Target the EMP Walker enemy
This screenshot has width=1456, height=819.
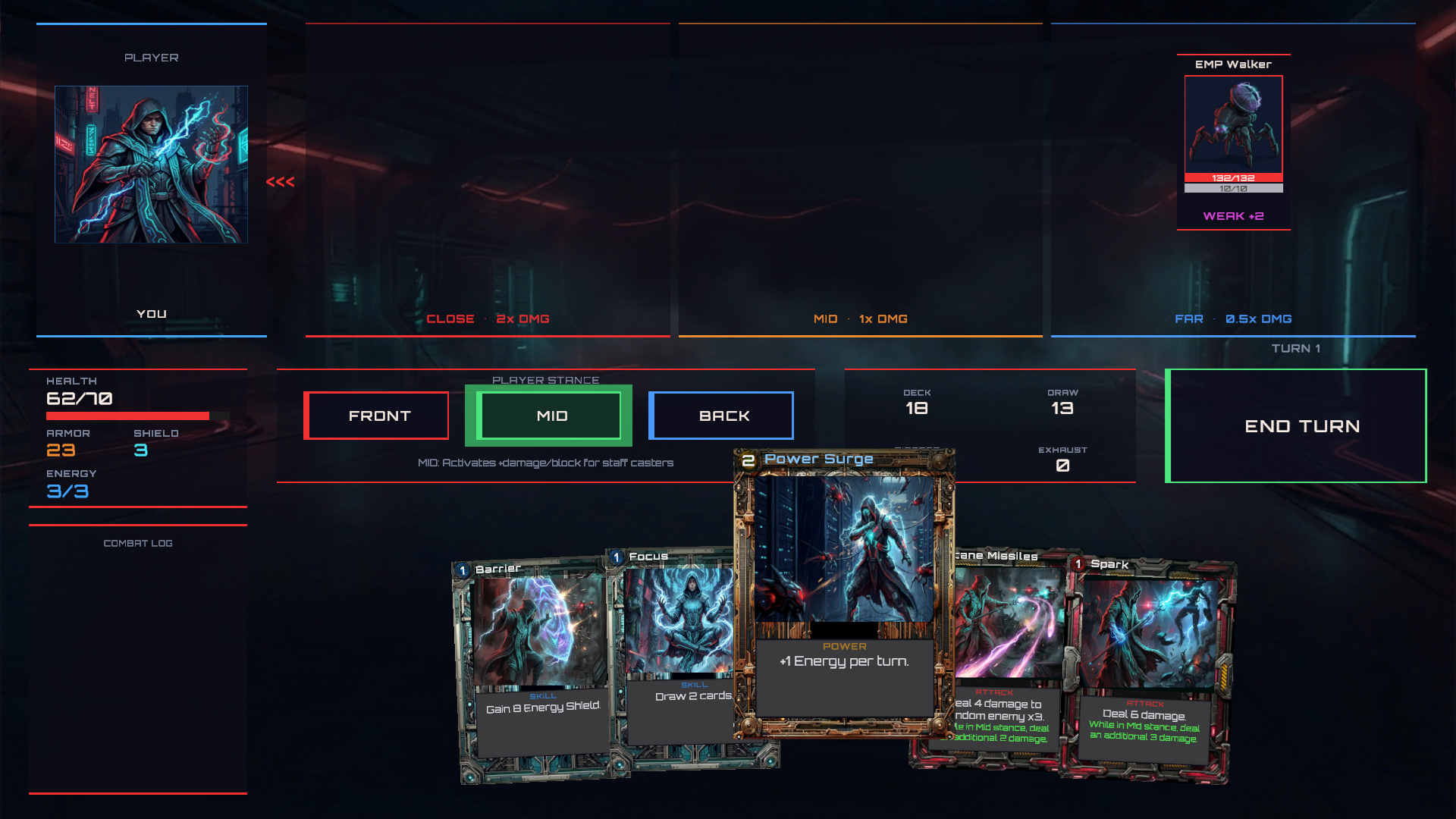coord(1233,126)
